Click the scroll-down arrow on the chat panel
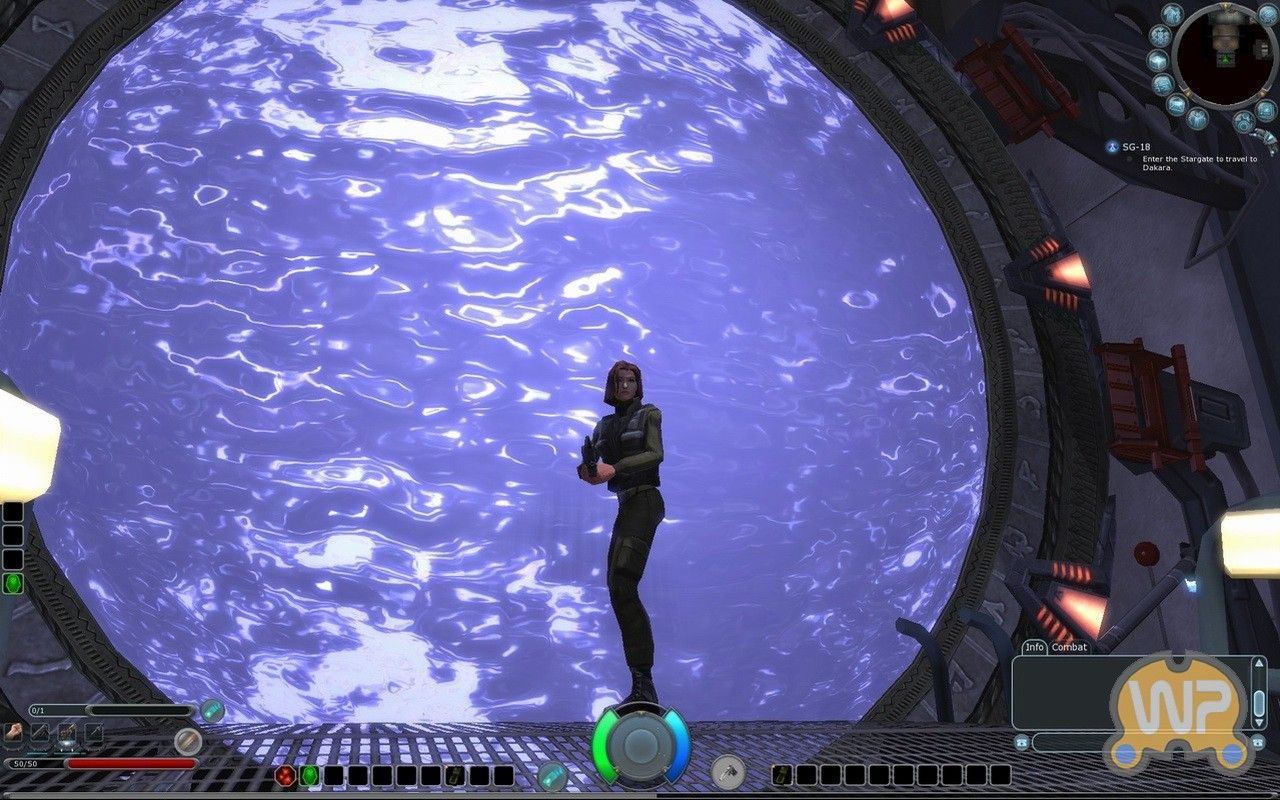 pyautogui.click(x=1259, y=723)
